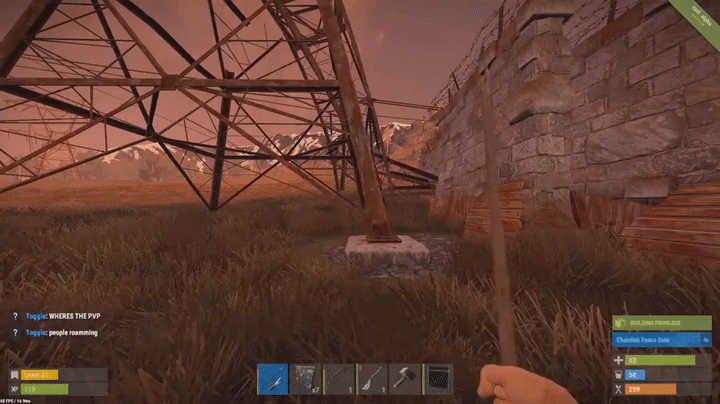Image resolution: width=720 pixels, height=404 pixels.
Task: Click the Chainlink Fence Gate notification
Action: pyautogui.click(x=661, y=340)
